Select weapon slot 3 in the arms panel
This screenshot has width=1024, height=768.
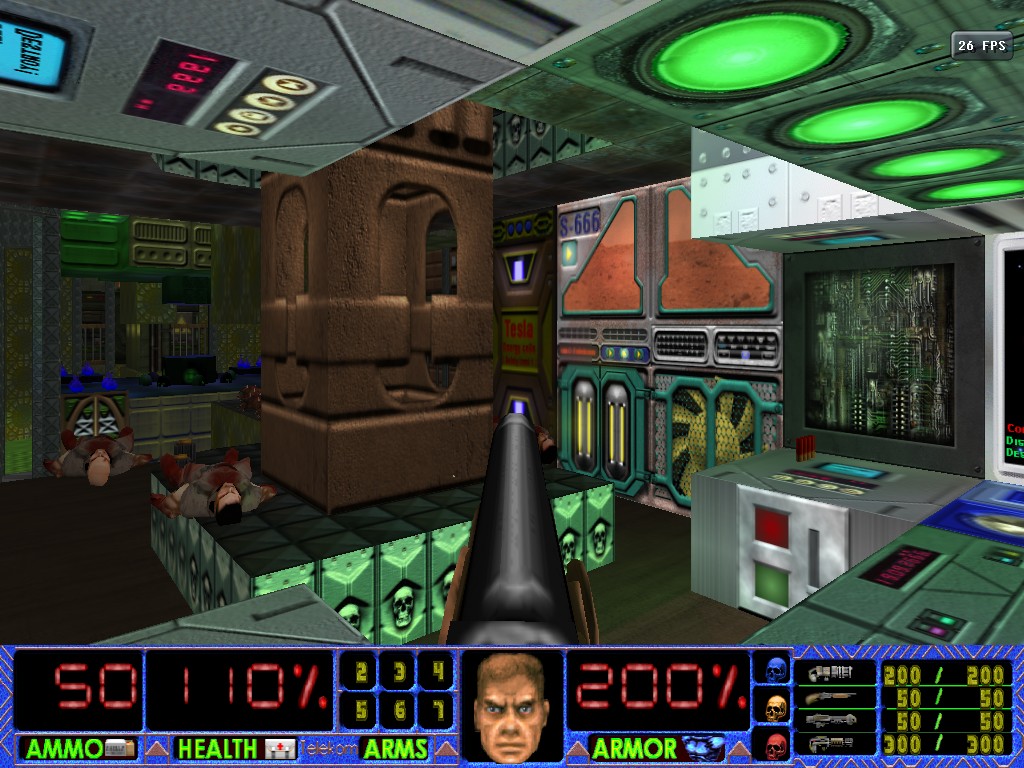click(x=398, y=673)
